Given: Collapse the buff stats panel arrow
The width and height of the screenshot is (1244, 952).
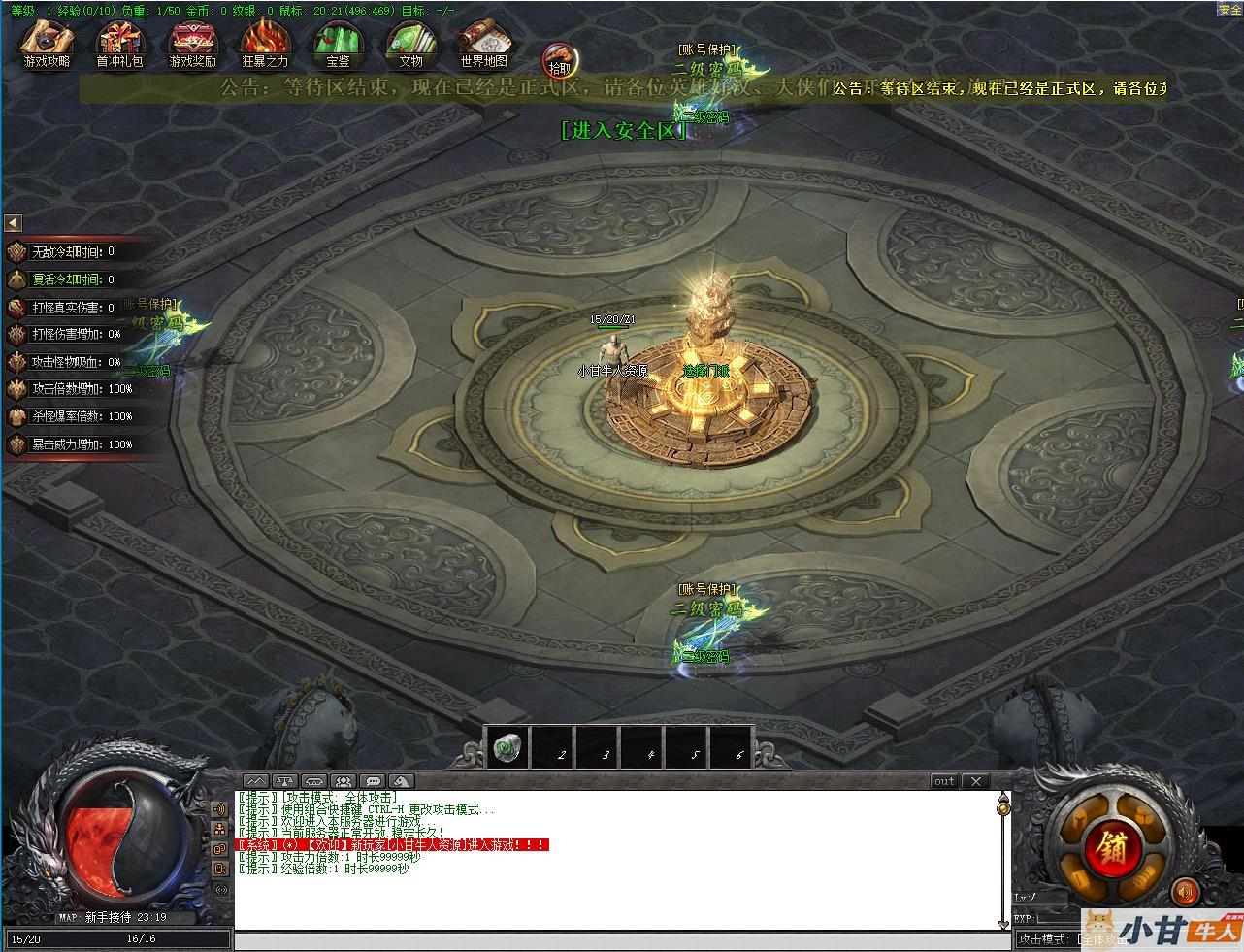Looking at the screenshot, I should point(13,223).
